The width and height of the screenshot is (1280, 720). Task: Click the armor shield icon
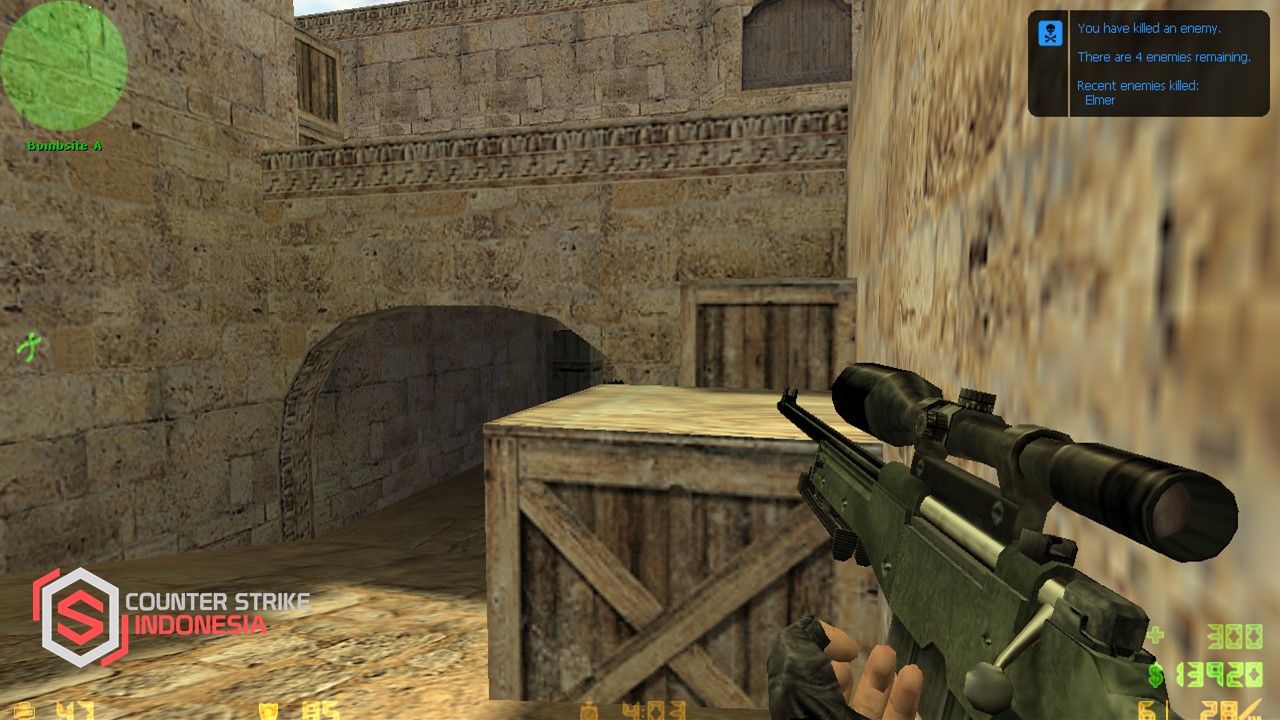pyautogui.click(x=268, y=710)
